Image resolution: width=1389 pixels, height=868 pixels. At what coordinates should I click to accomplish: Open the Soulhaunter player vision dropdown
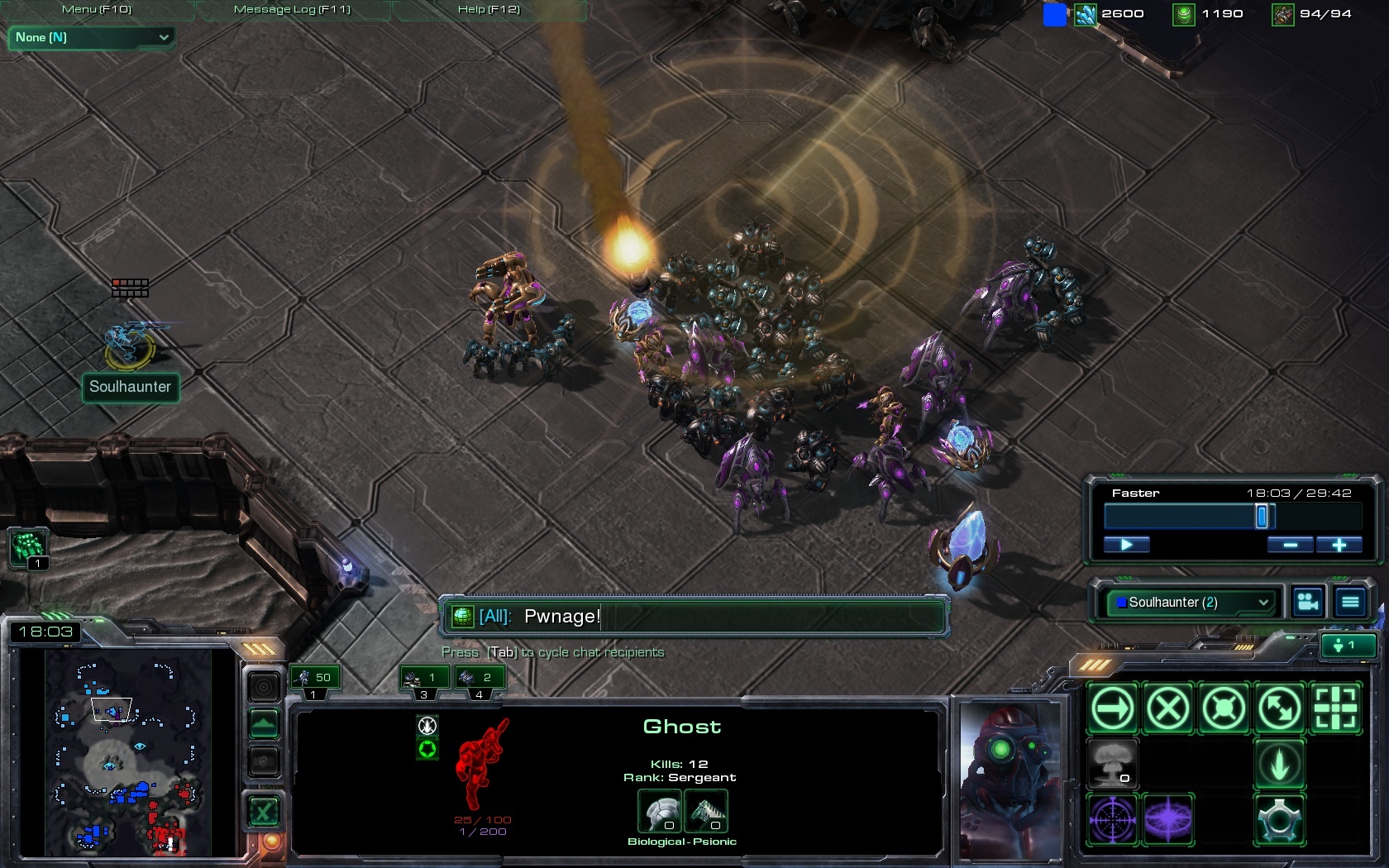tap(1192, 603)
